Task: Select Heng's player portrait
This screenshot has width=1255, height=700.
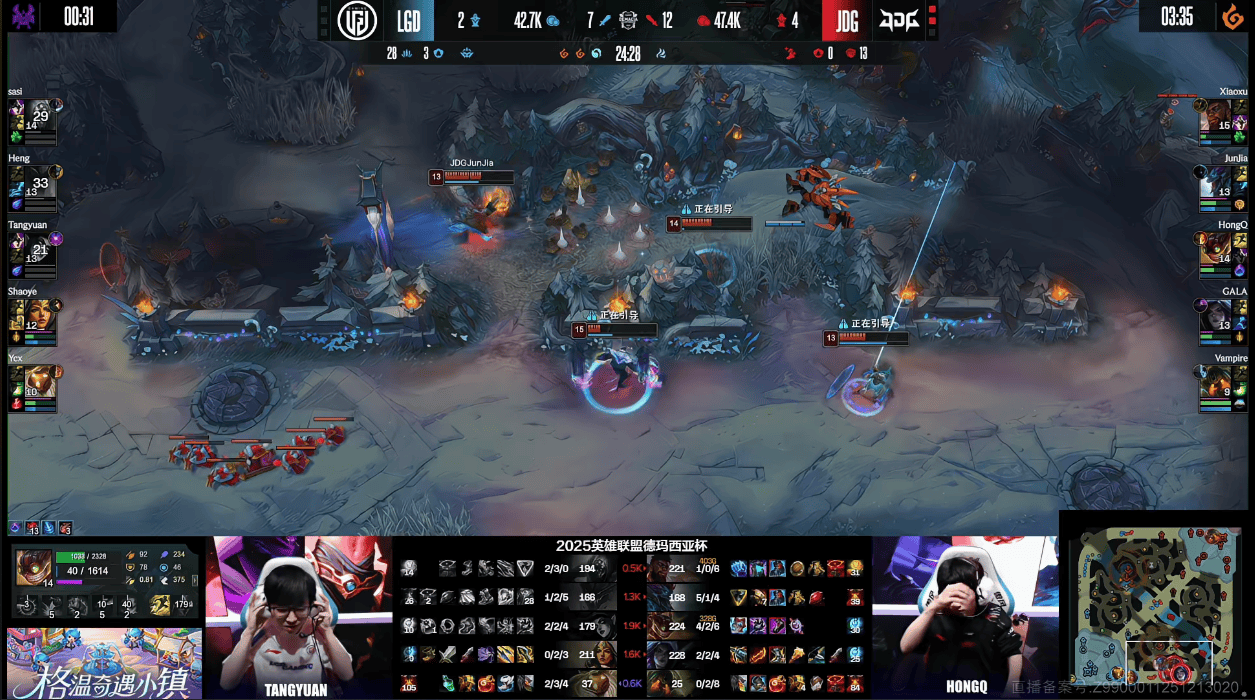Action: pyautogui.click(x=22, y=181)
